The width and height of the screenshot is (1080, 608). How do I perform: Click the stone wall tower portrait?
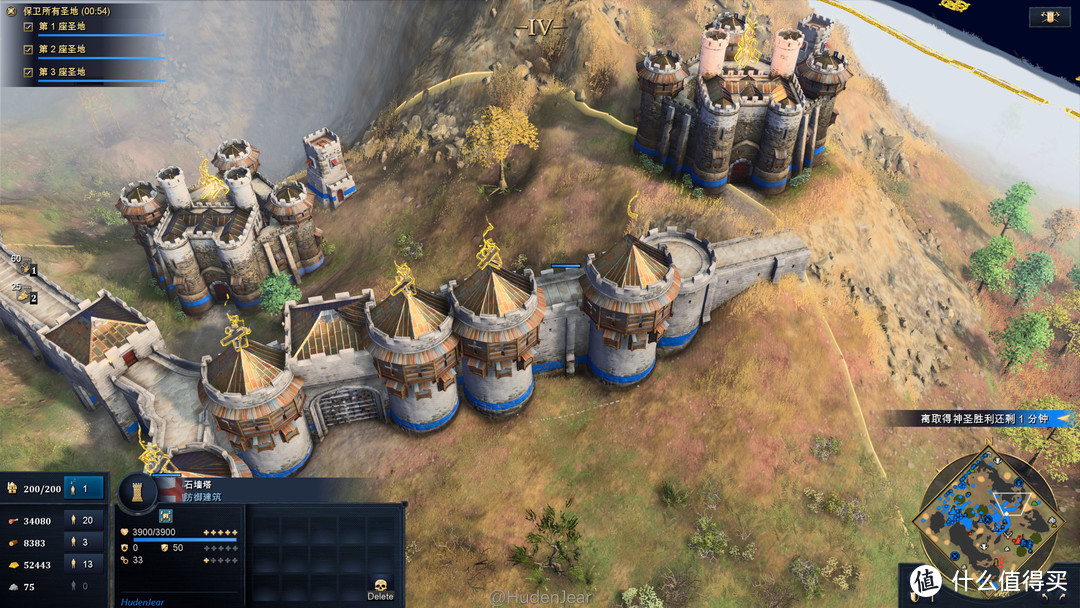coord(138,491)
